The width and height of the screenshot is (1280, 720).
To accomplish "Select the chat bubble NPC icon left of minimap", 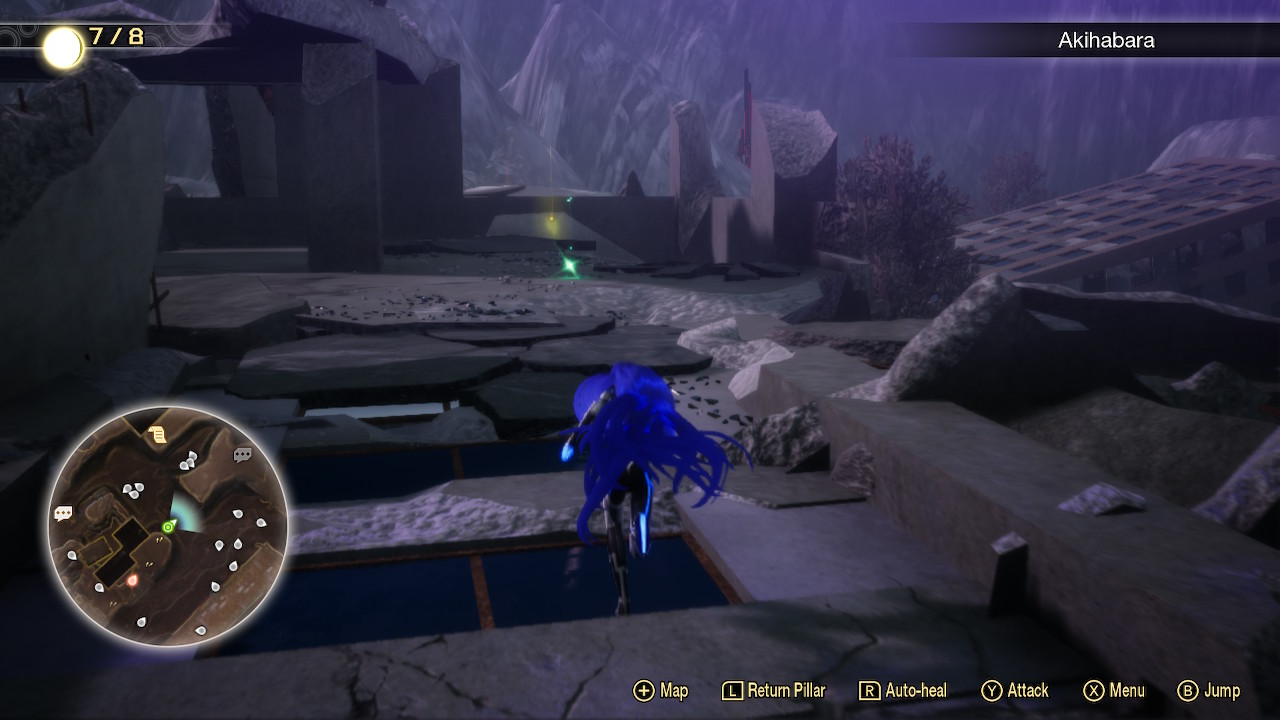I will (x=62, y=513).
